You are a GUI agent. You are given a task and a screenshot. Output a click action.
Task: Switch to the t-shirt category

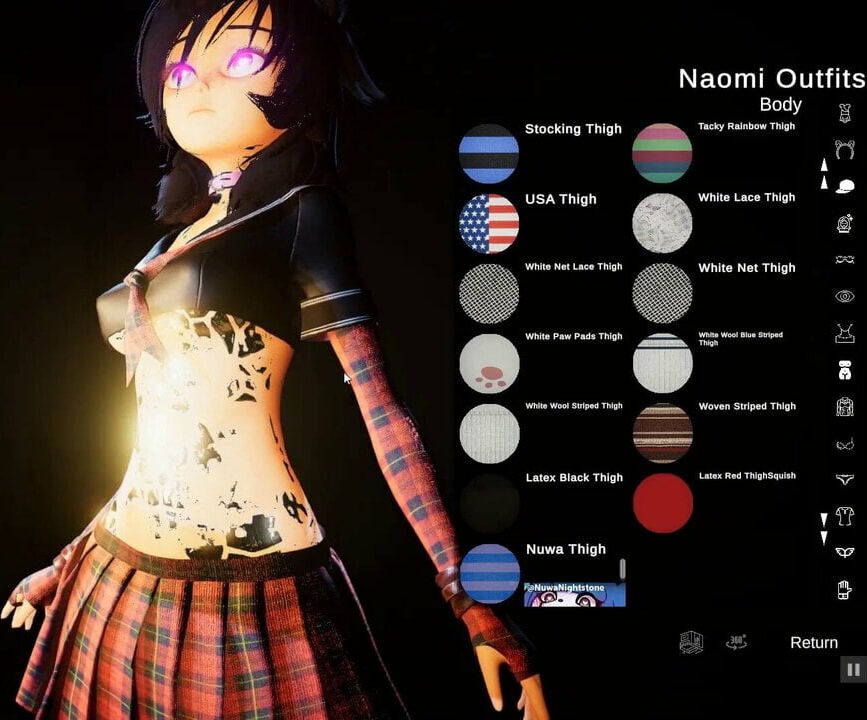click(x=845, y=516)
